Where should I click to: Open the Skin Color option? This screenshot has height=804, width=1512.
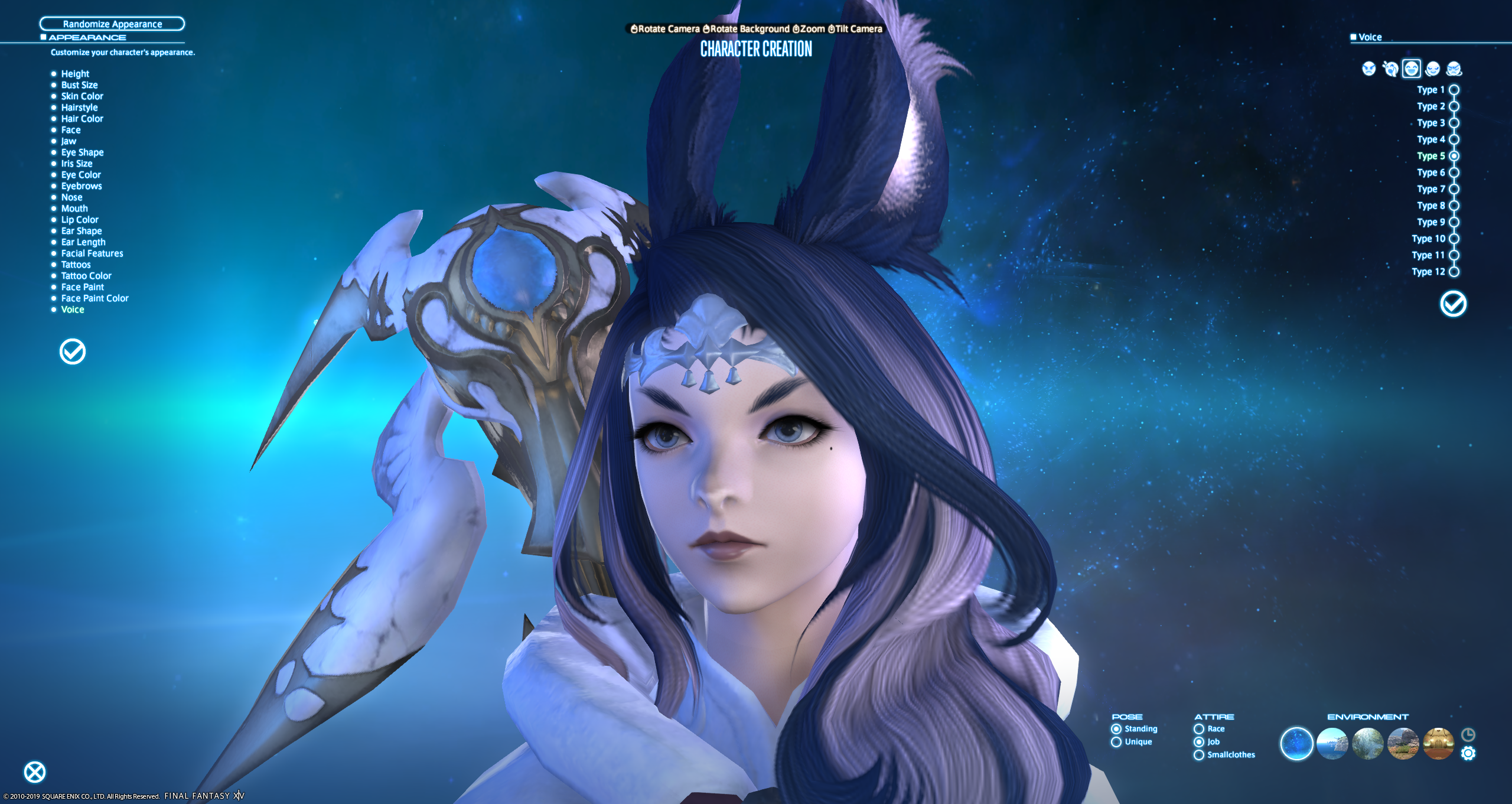point(82,96)
